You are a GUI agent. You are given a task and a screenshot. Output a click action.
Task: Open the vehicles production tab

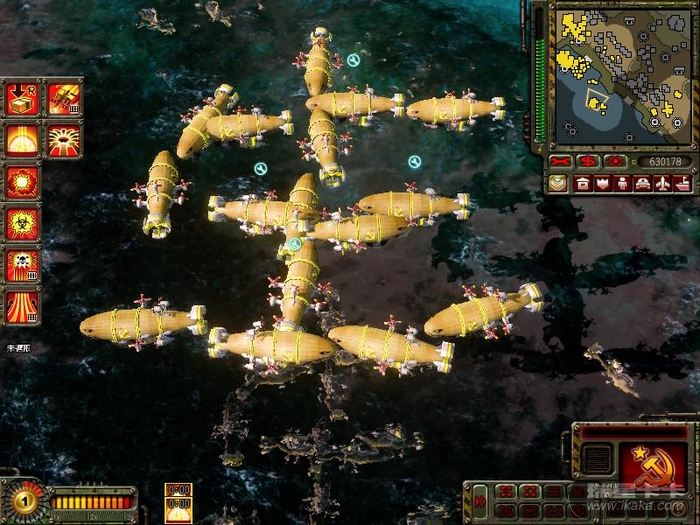point(643,183)
